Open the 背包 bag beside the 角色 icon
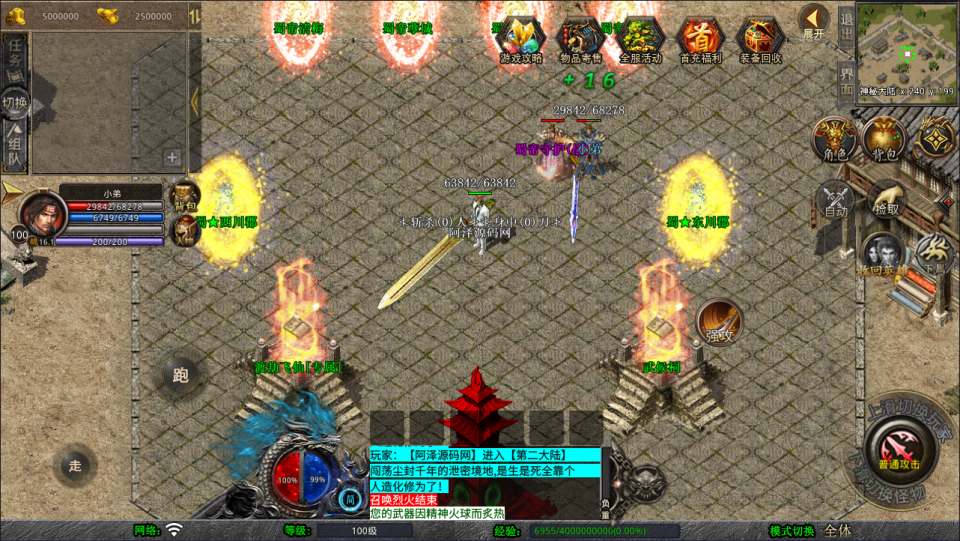 pyautogui.click(x=884, y=139)
